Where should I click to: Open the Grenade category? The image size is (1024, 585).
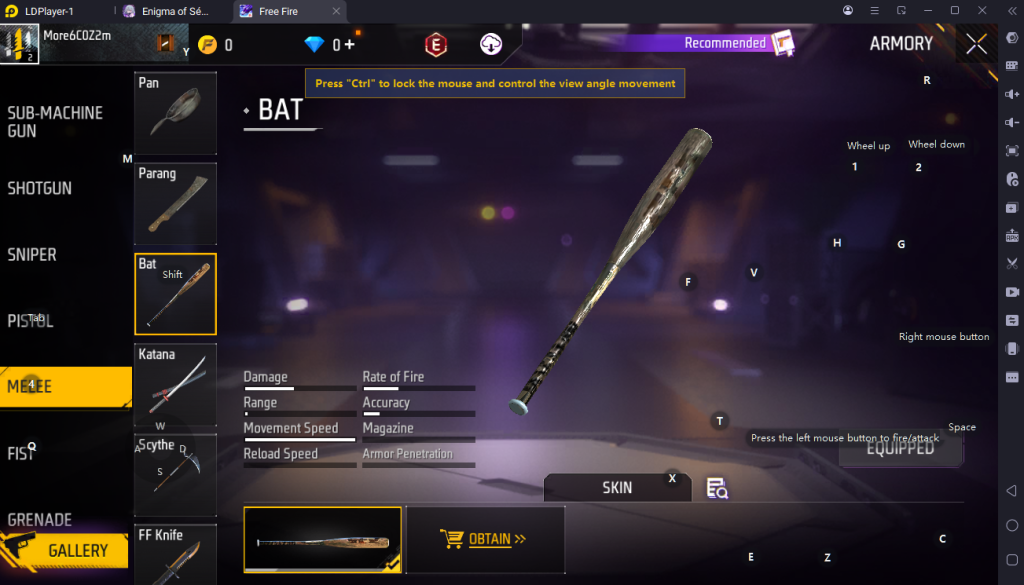tap(40, 519)
